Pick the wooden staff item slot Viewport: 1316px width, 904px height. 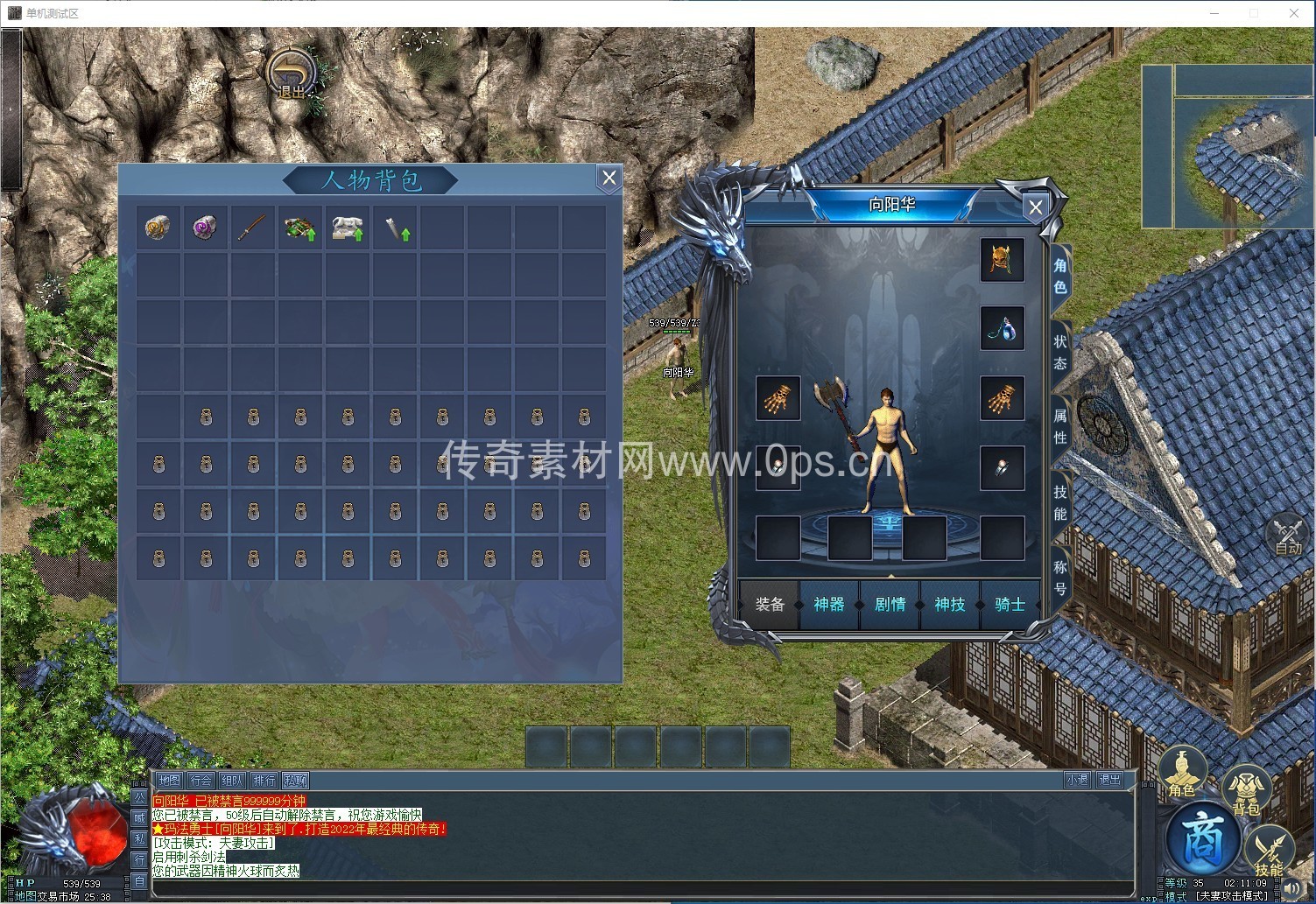coord(253,228)
